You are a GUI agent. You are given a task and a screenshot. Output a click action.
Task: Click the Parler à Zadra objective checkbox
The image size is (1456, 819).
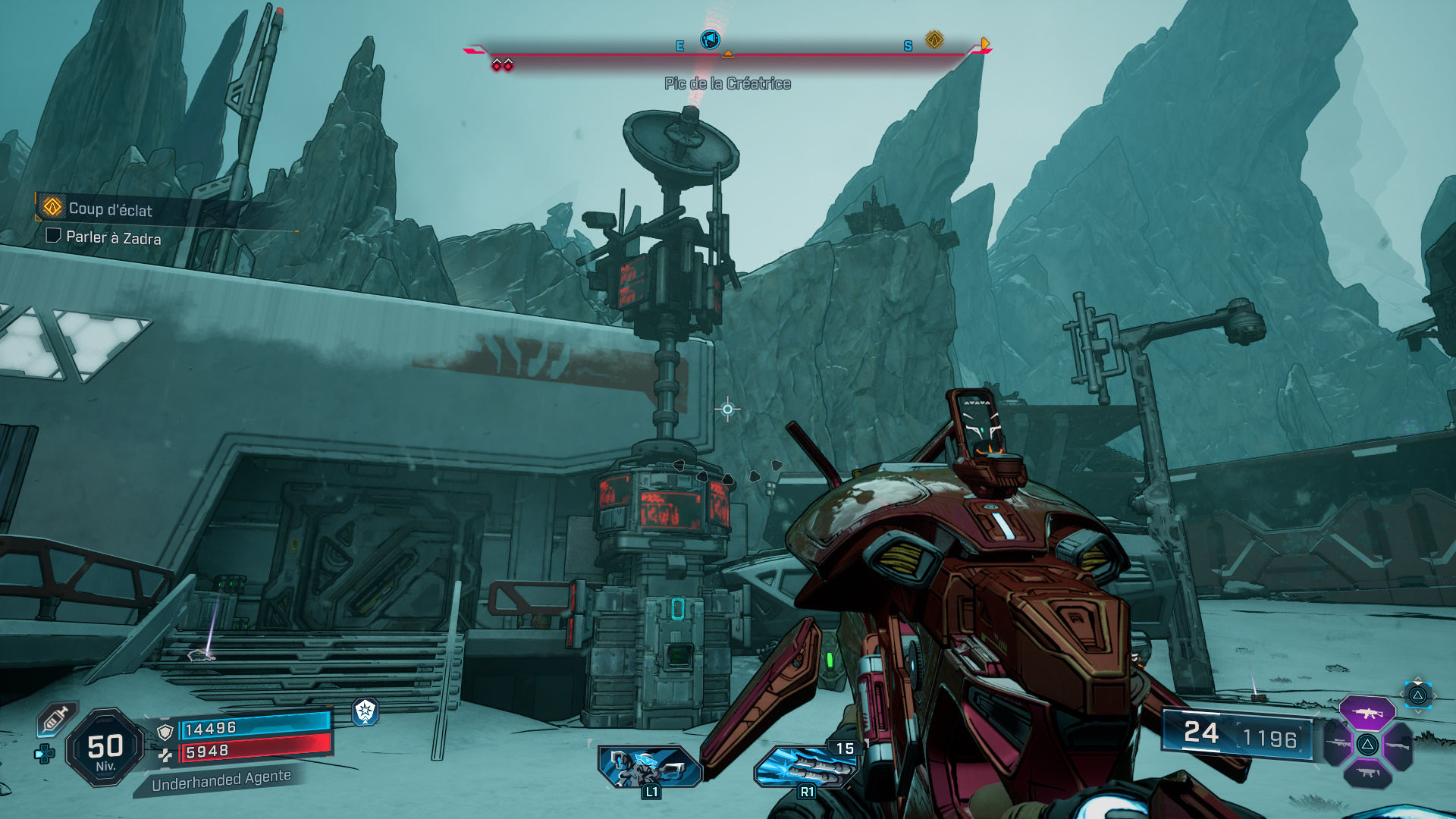coord(53,236)
